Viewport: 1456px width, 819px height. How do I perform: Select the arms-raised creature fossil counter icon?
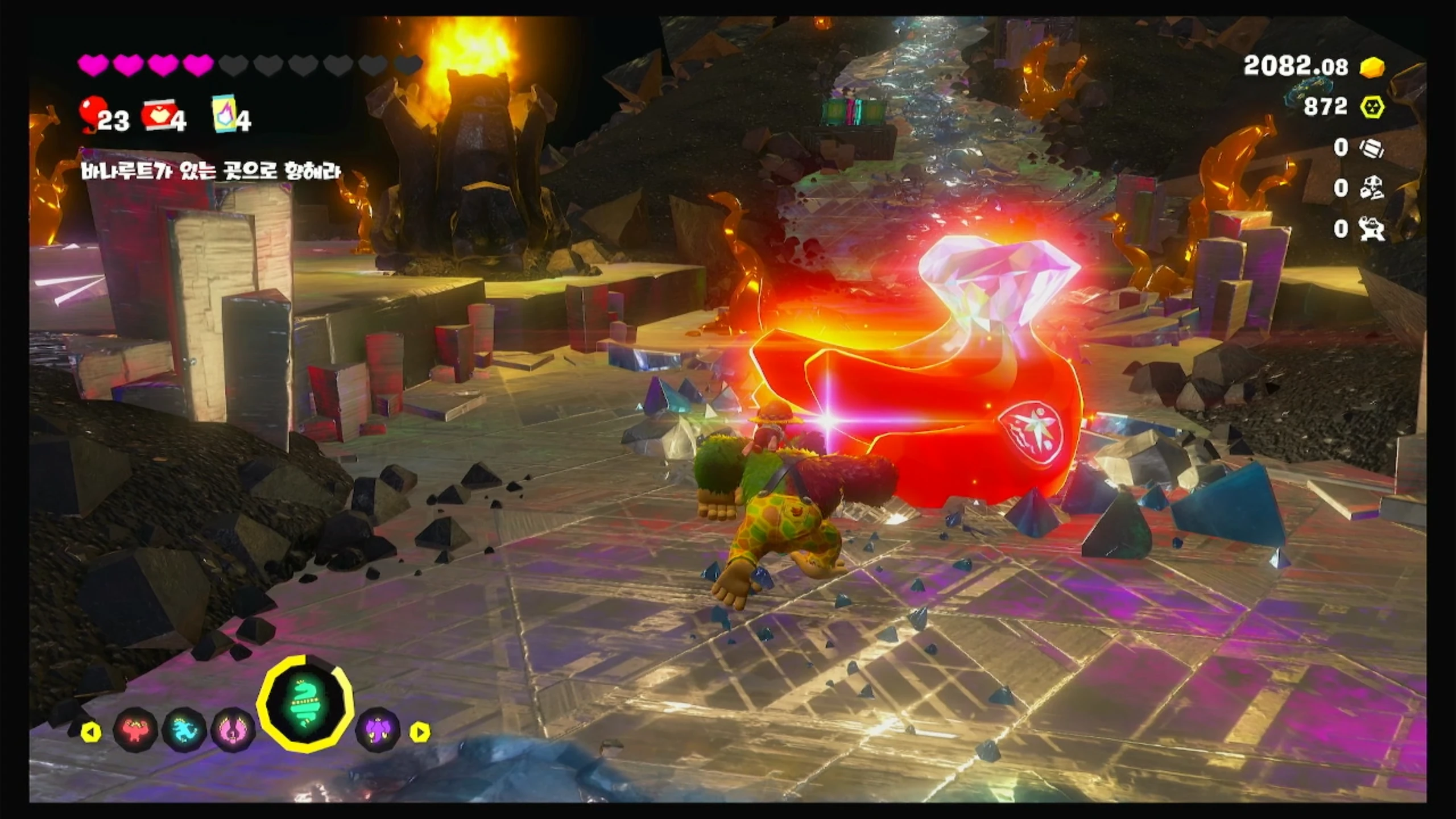[1371, 229]
